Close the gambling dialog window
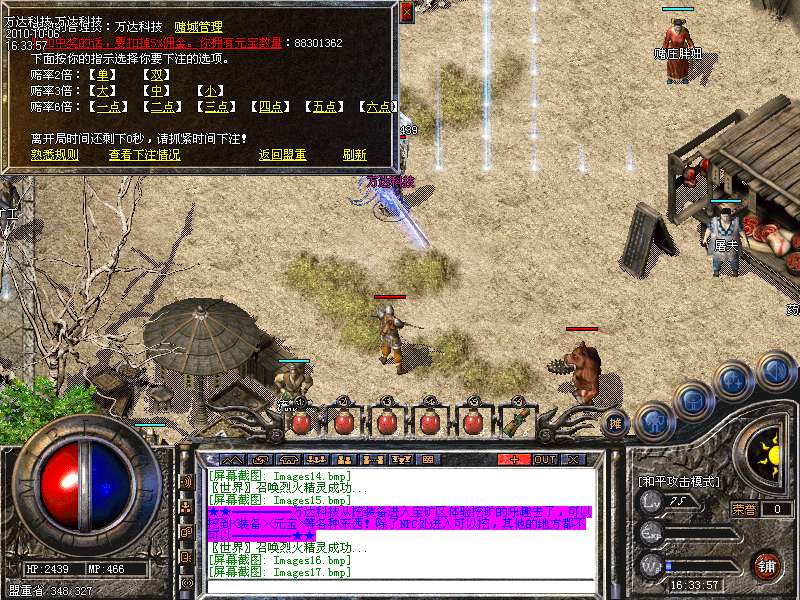The height and width of the screenshot is (600, 800). point(406,11)
